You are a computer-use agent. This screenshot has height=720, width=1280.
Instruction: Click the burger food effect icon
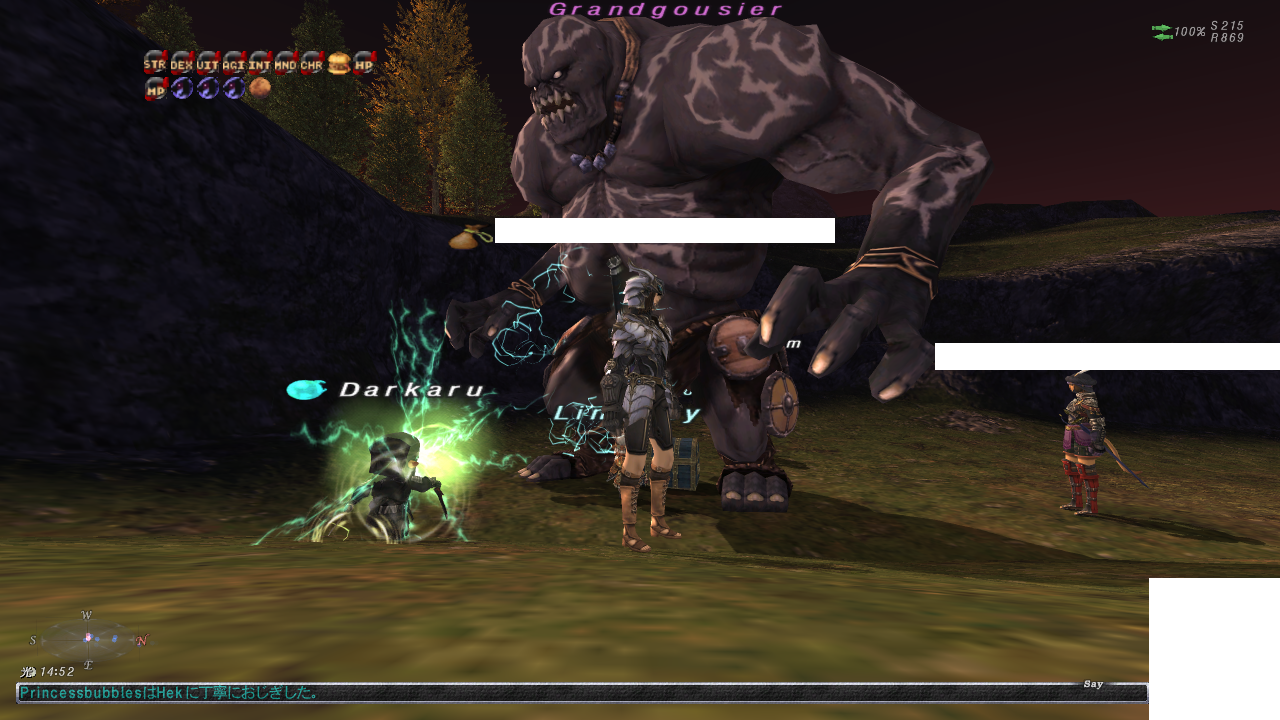click(338, 63)
